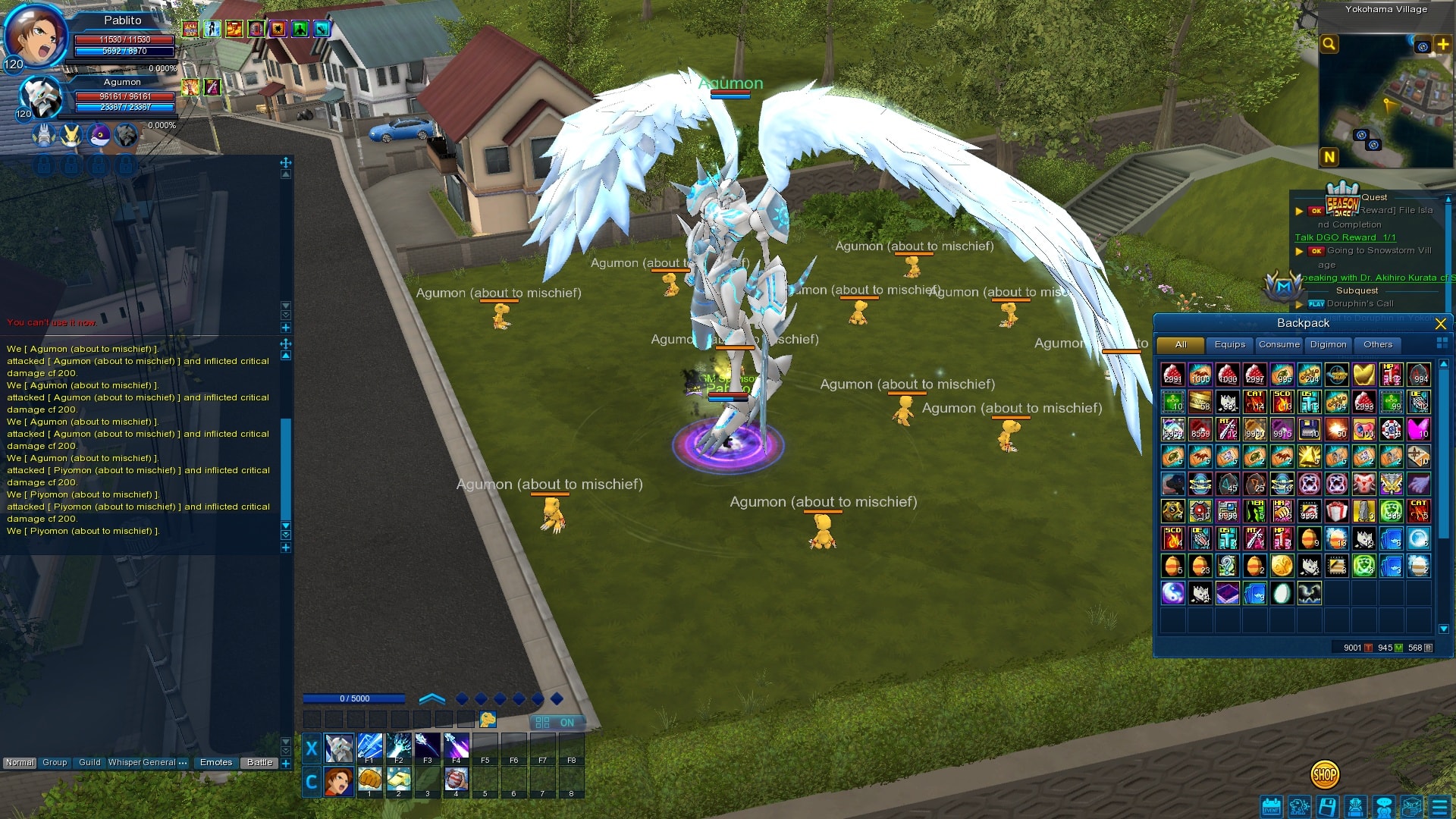Activate the F1 Digimon skill

pyautogui.click(x=369, y=748)
